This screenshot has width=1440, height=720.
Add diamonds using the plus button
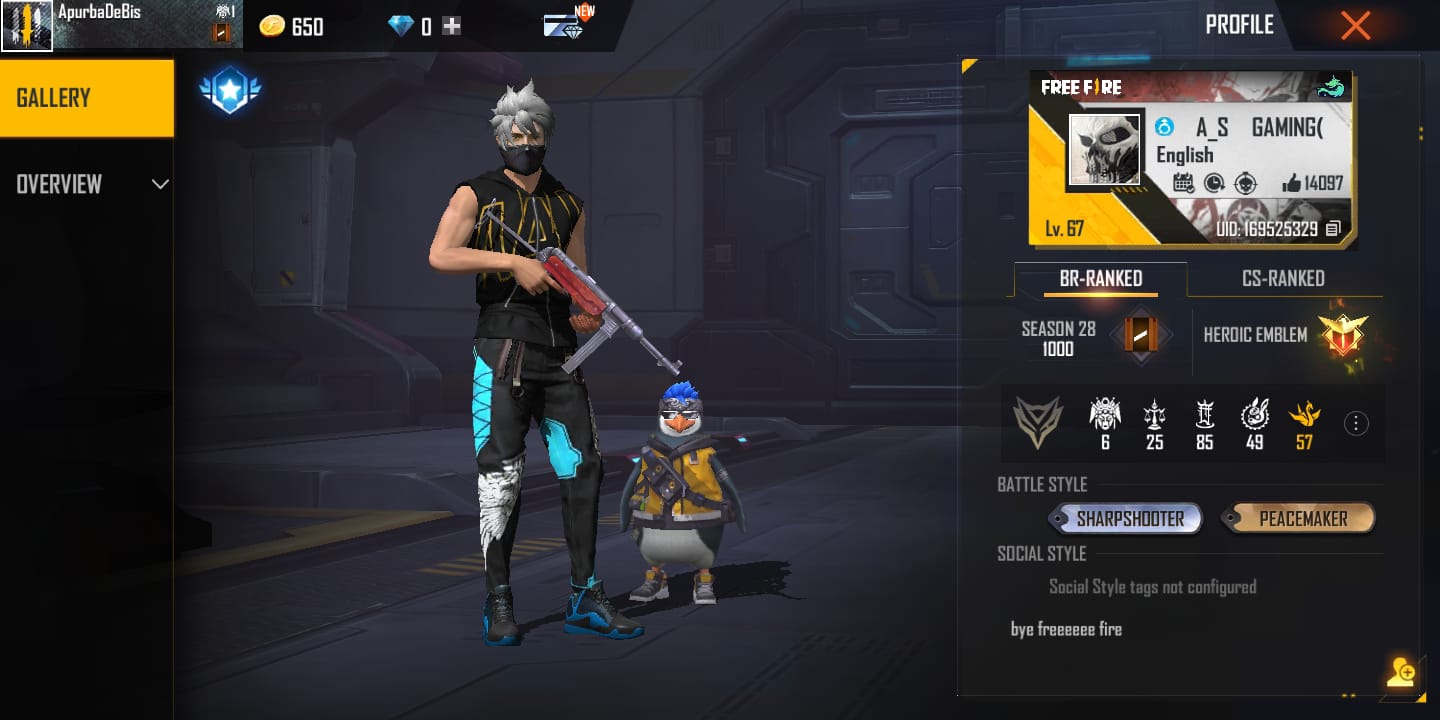click(x=452, y=27)
